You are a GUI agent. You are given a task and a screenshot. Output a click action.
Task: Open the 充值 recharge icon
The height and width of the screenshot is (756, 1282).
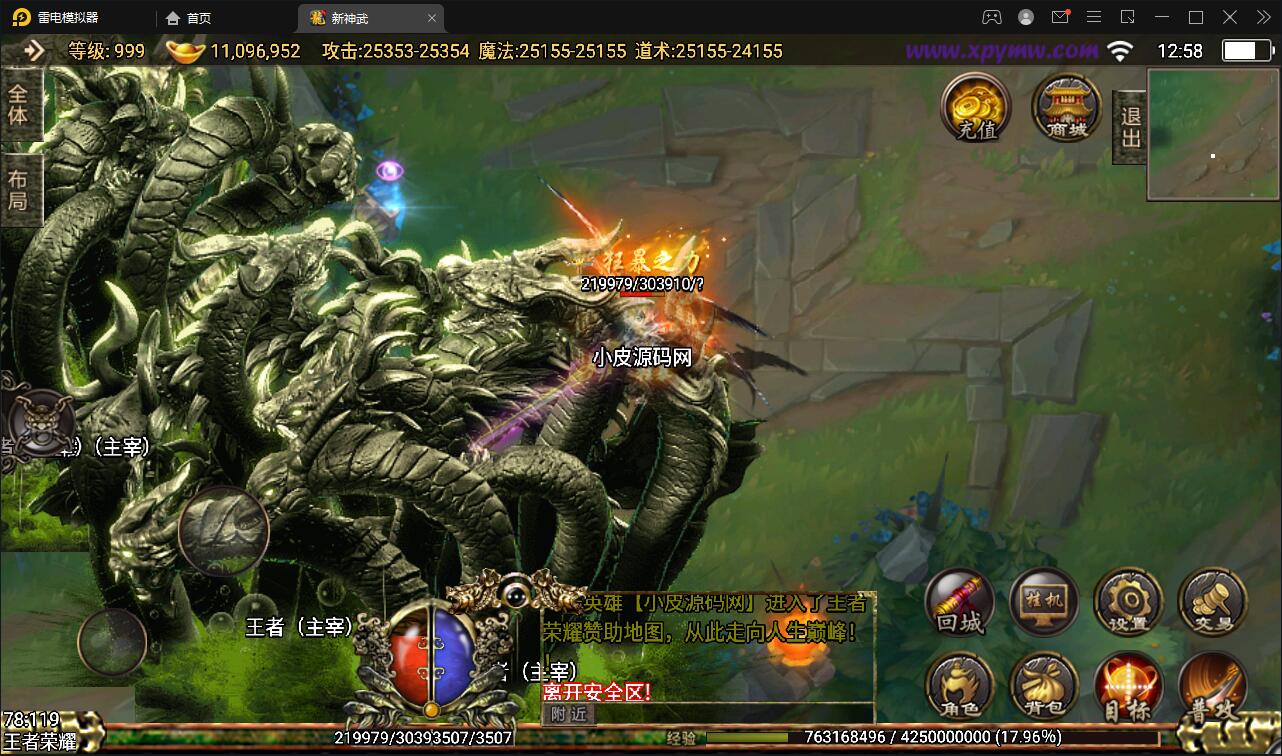click(974, 108)
